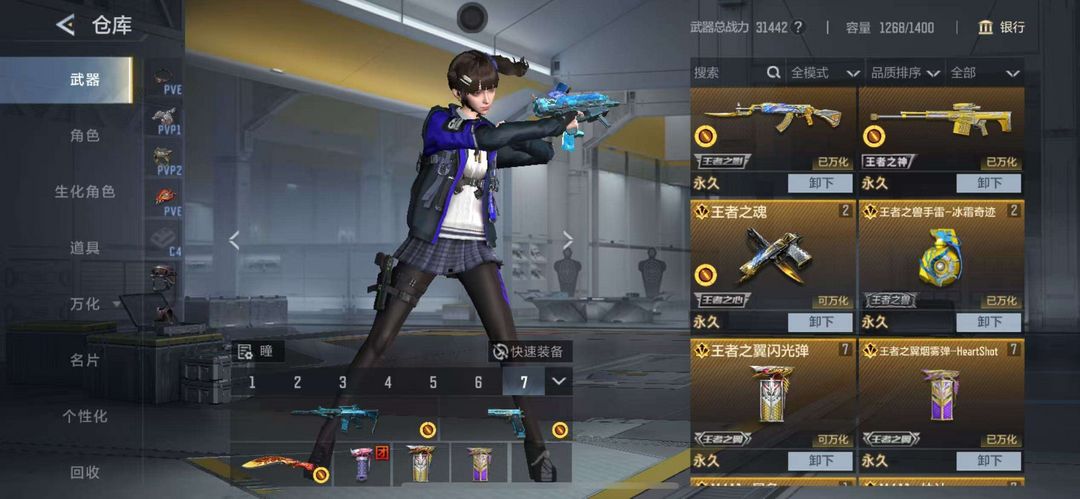Select the 王者之翼闪光弹 item card

(x=773, y=395)
